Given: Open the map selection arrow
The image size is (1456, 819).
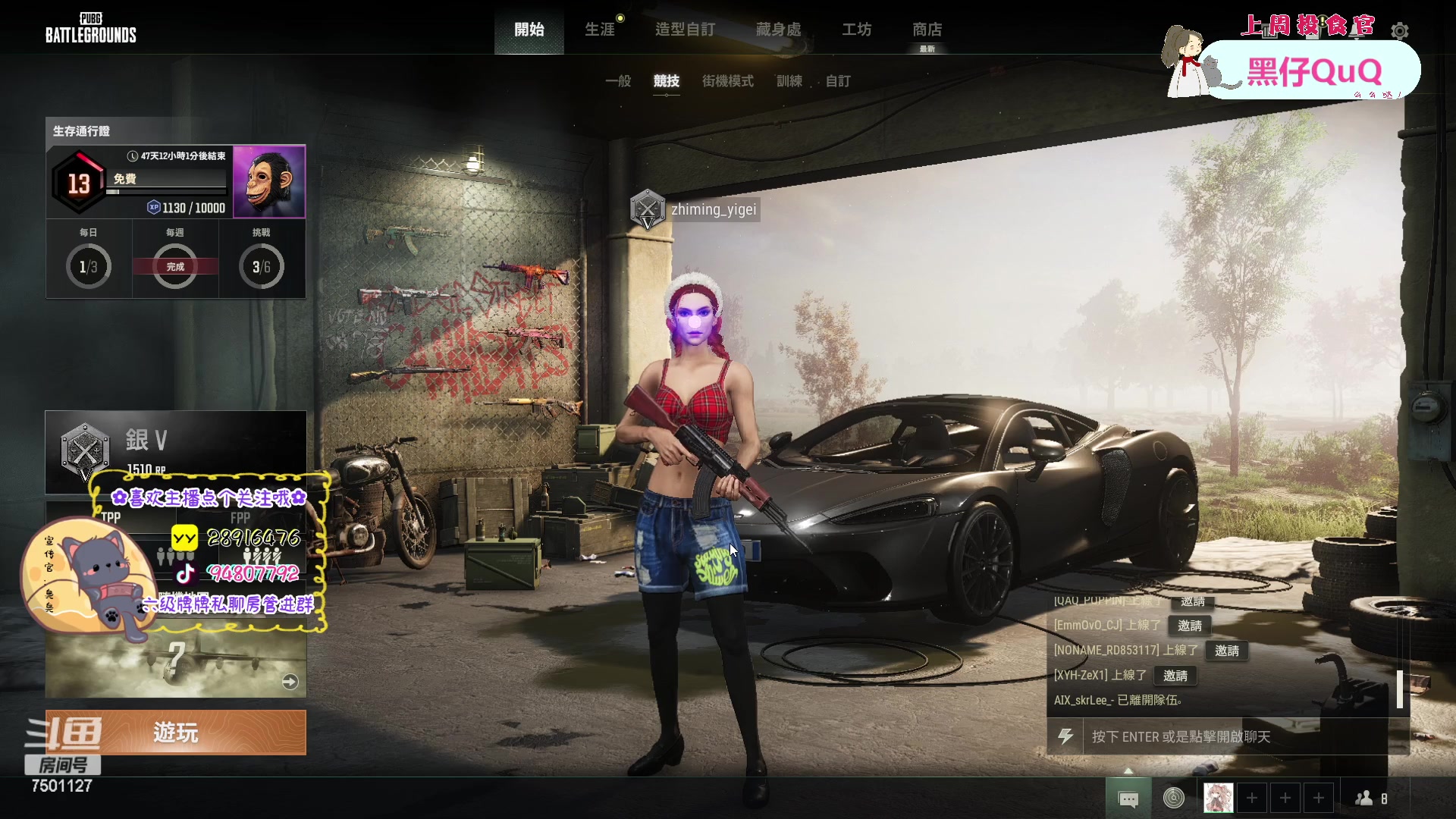Looking at the screenshot, I should tap(290, 682).
